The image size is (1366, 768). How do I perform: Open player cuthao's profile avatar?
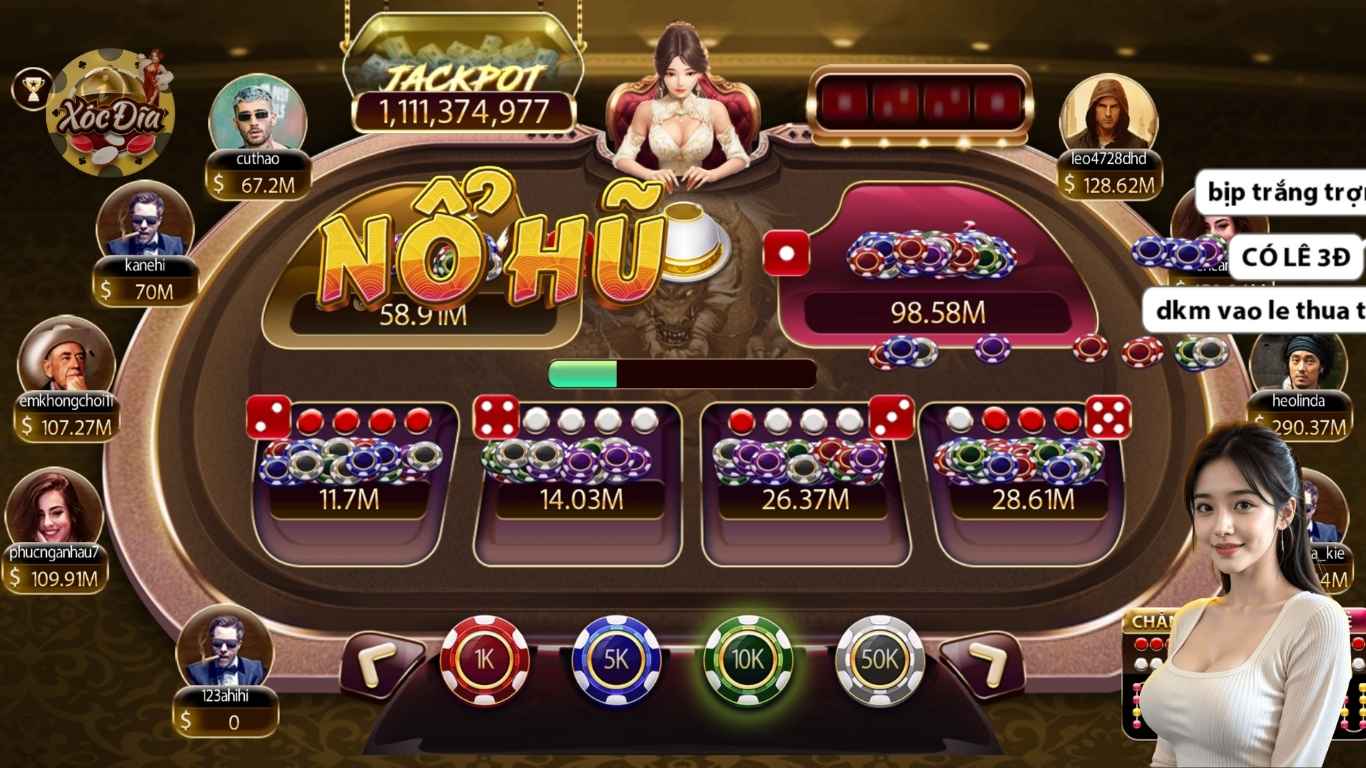(x=258, y=110)
